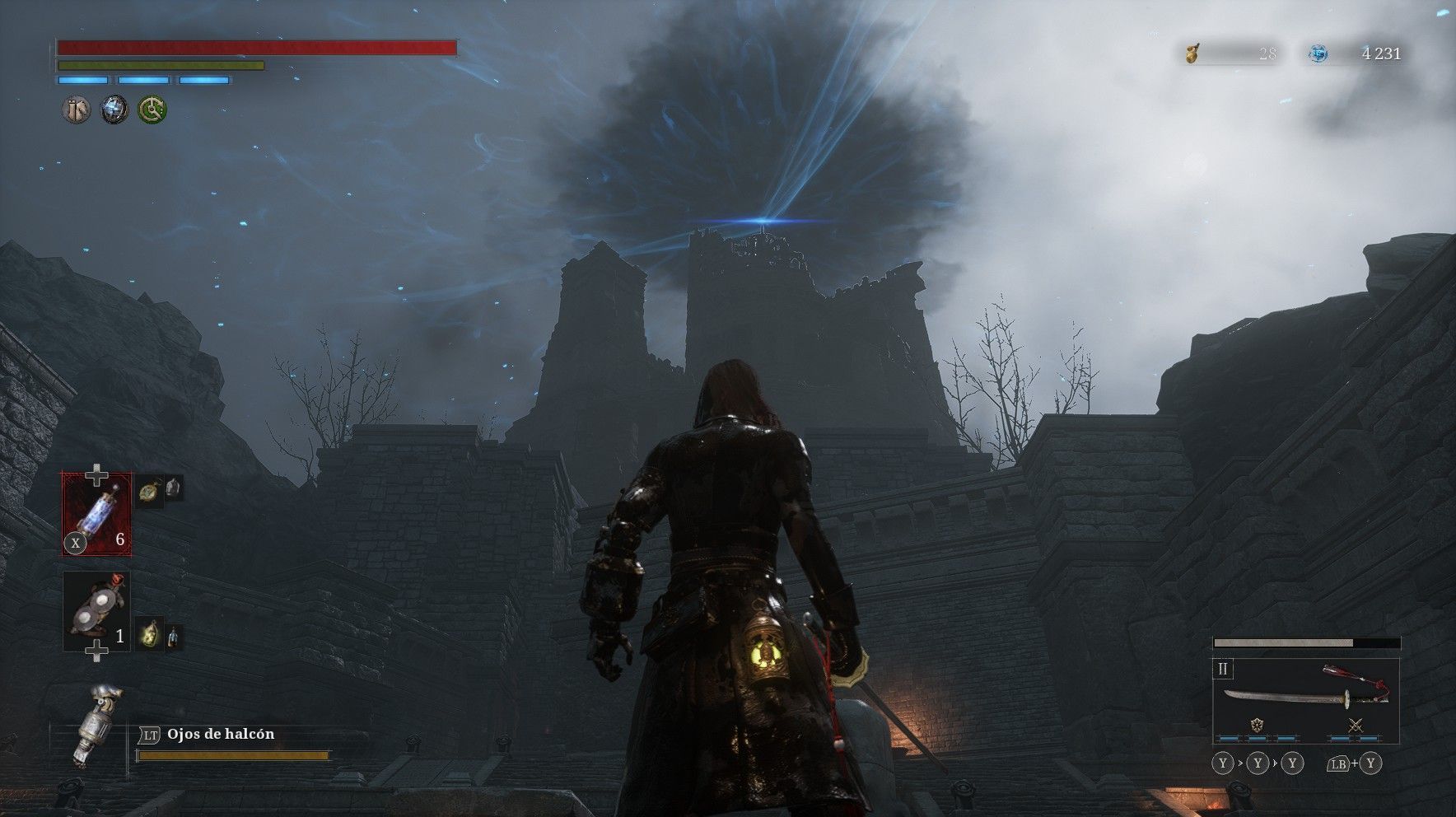
Task: Click the green circular arrow buff icon
Action: coord(152,109)
